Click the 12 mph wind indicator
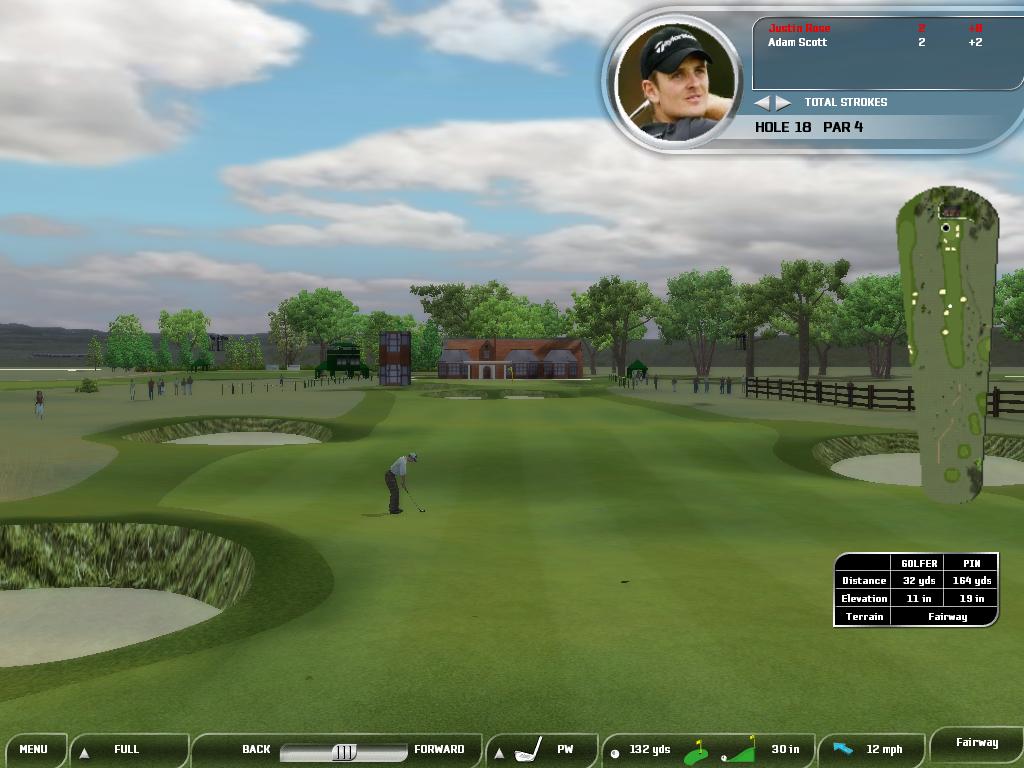This screenshot has height=768, width=1024. click(869, 749)
